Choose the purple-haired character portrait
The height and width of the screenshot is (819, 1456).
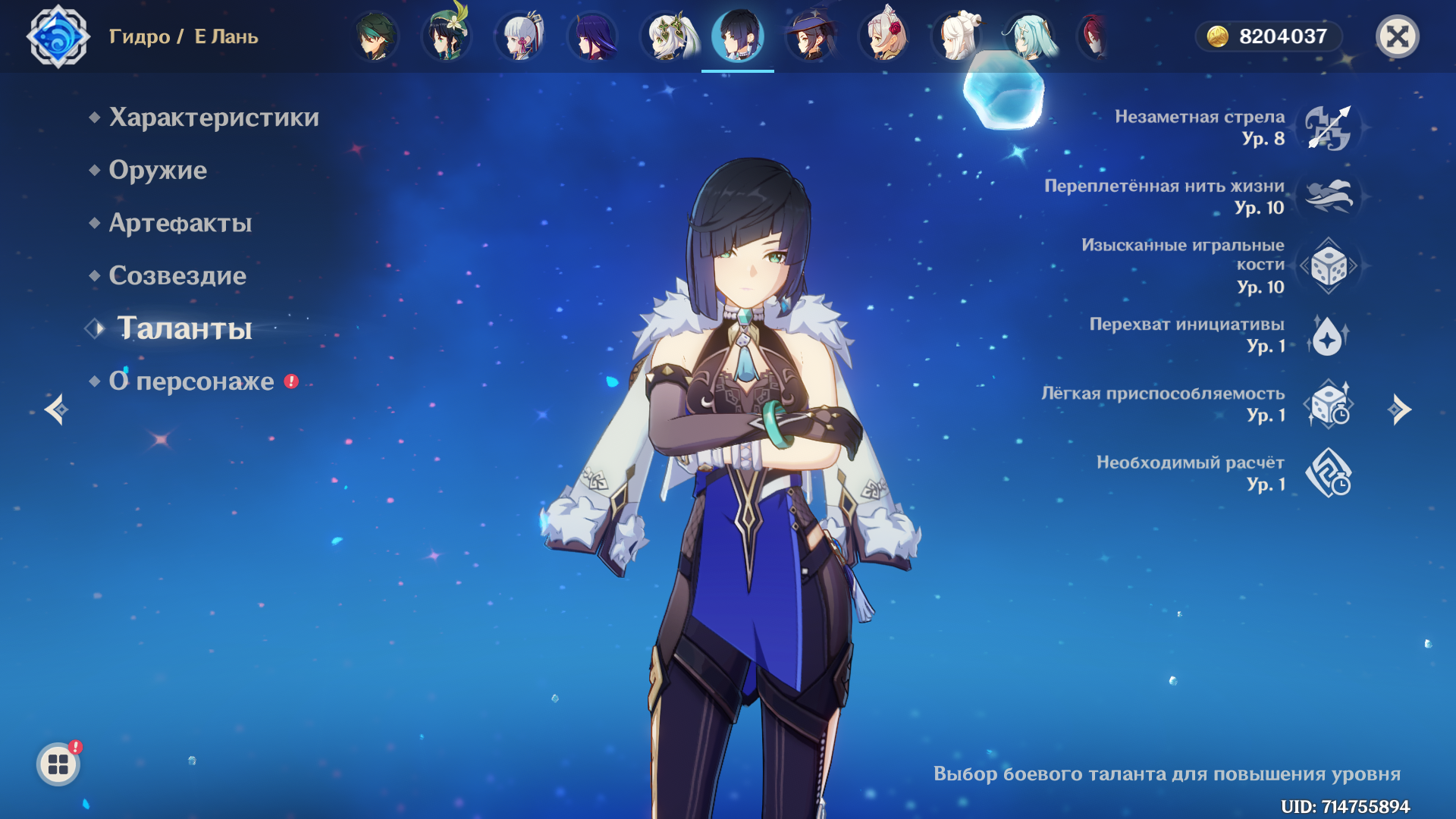(592, 36)
